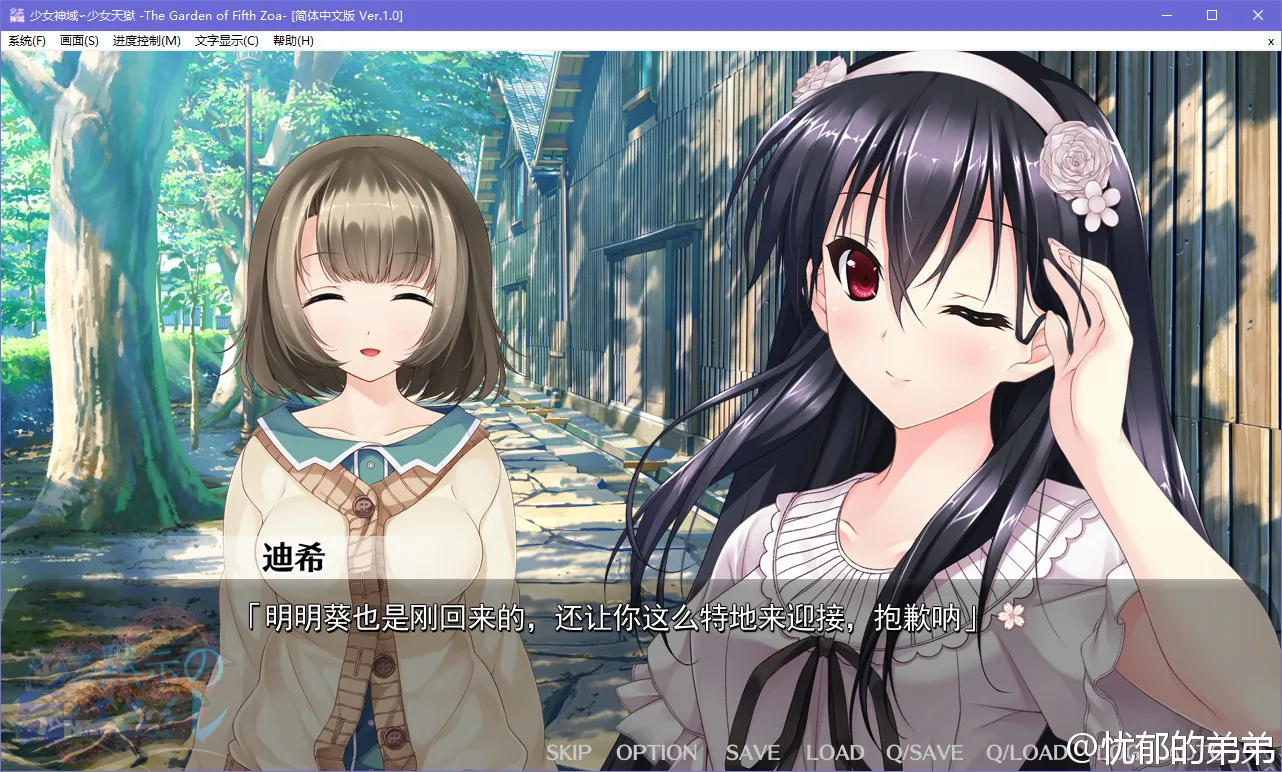Activate SKIP to fast-forward the dialogue
The height and width of the screenshot is (772, 1282).
[567, 753]
